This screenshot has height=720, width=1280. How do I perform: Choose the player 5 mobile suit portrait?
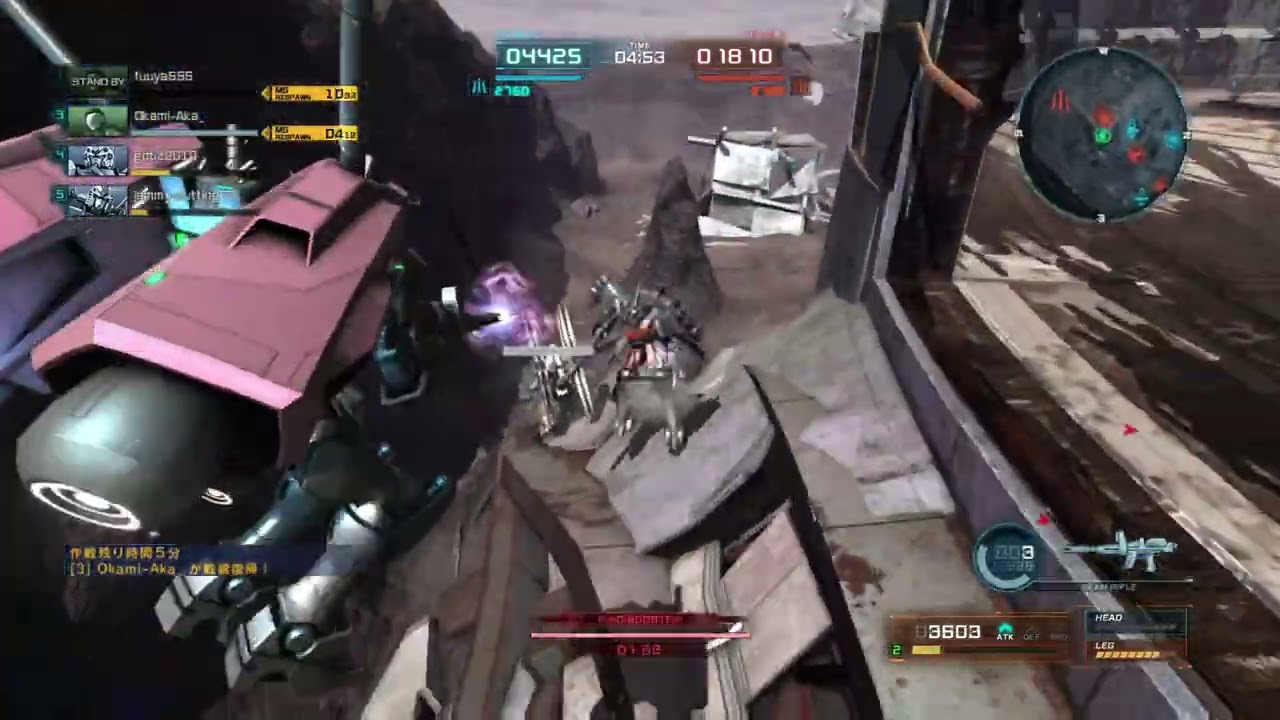[x=97, y=199]
